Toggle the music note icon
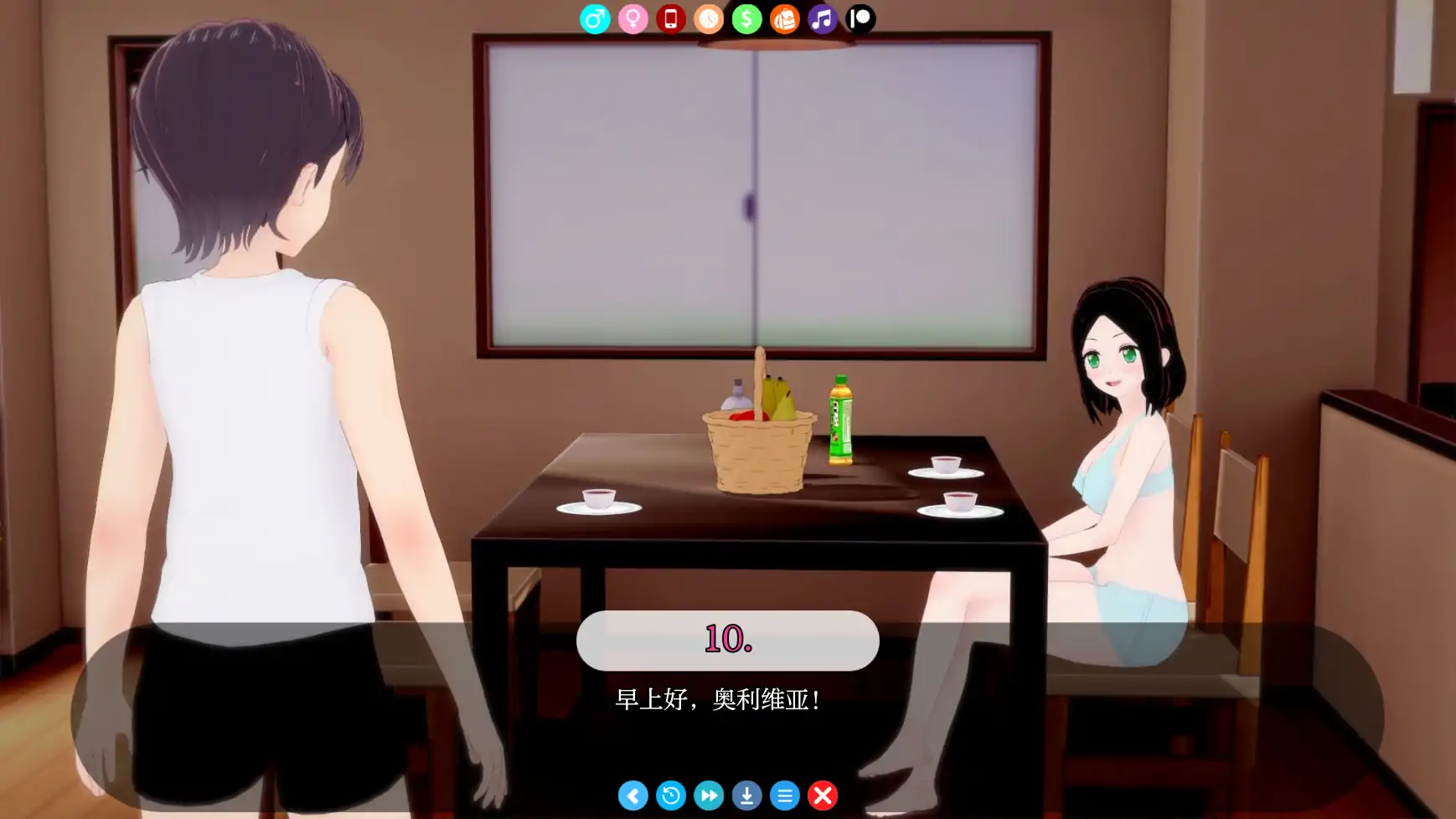Image resolution: width=1456 pixels, height=819 pixels. coord(823,18)
